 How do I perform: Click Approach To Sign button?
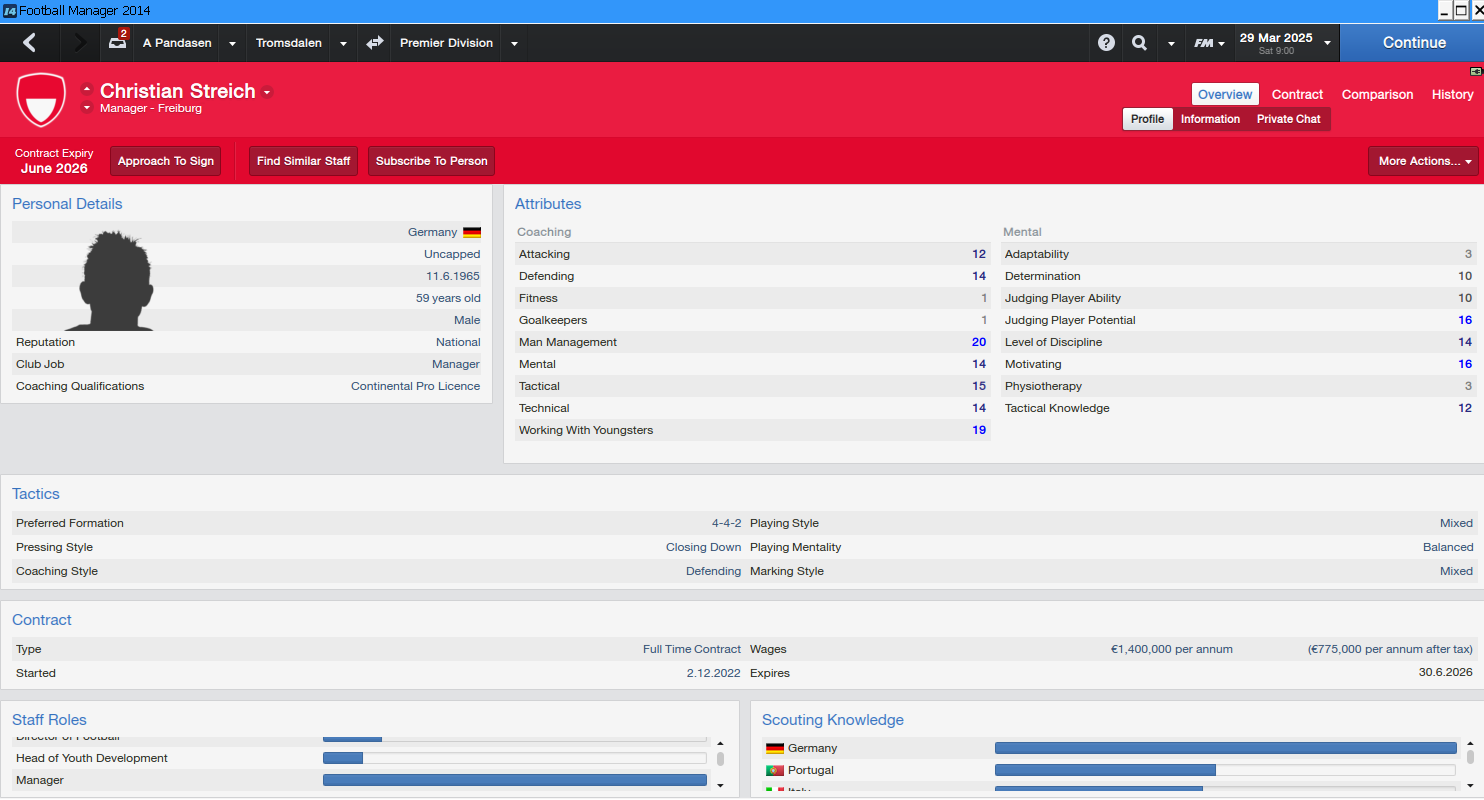(166, 161)
